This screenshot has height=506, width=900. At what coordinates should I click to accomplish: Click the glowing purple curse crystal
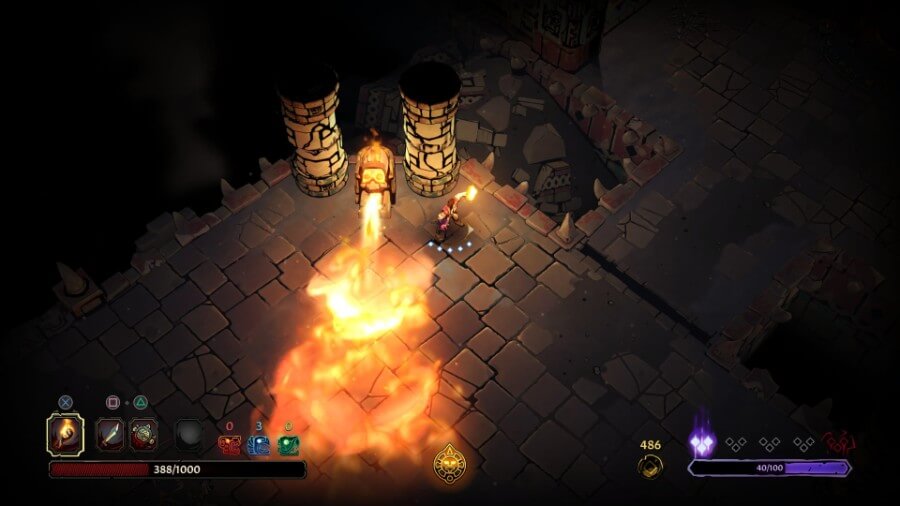704,440
